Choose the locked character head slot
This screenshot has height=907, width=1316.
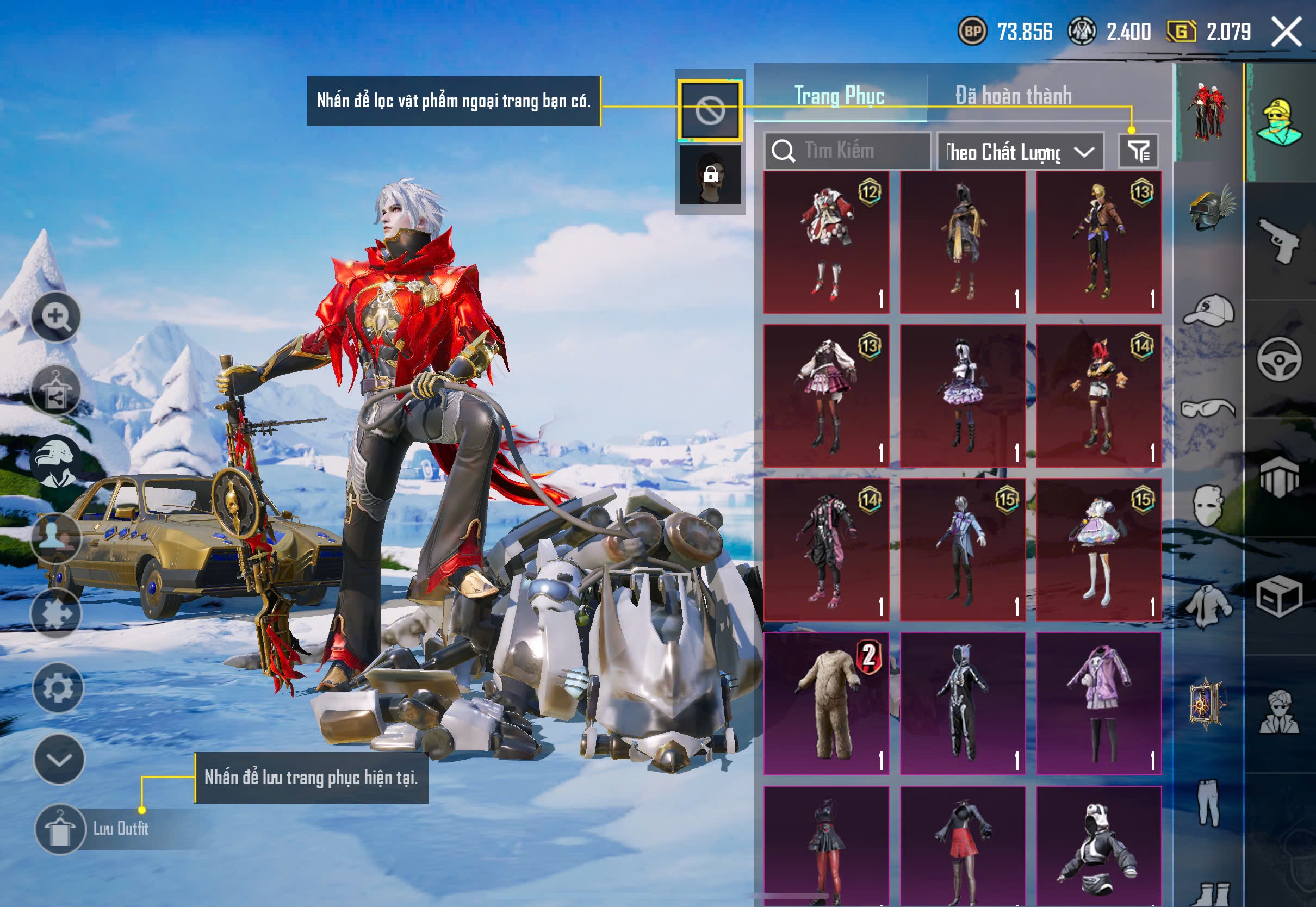coord(710,175)
